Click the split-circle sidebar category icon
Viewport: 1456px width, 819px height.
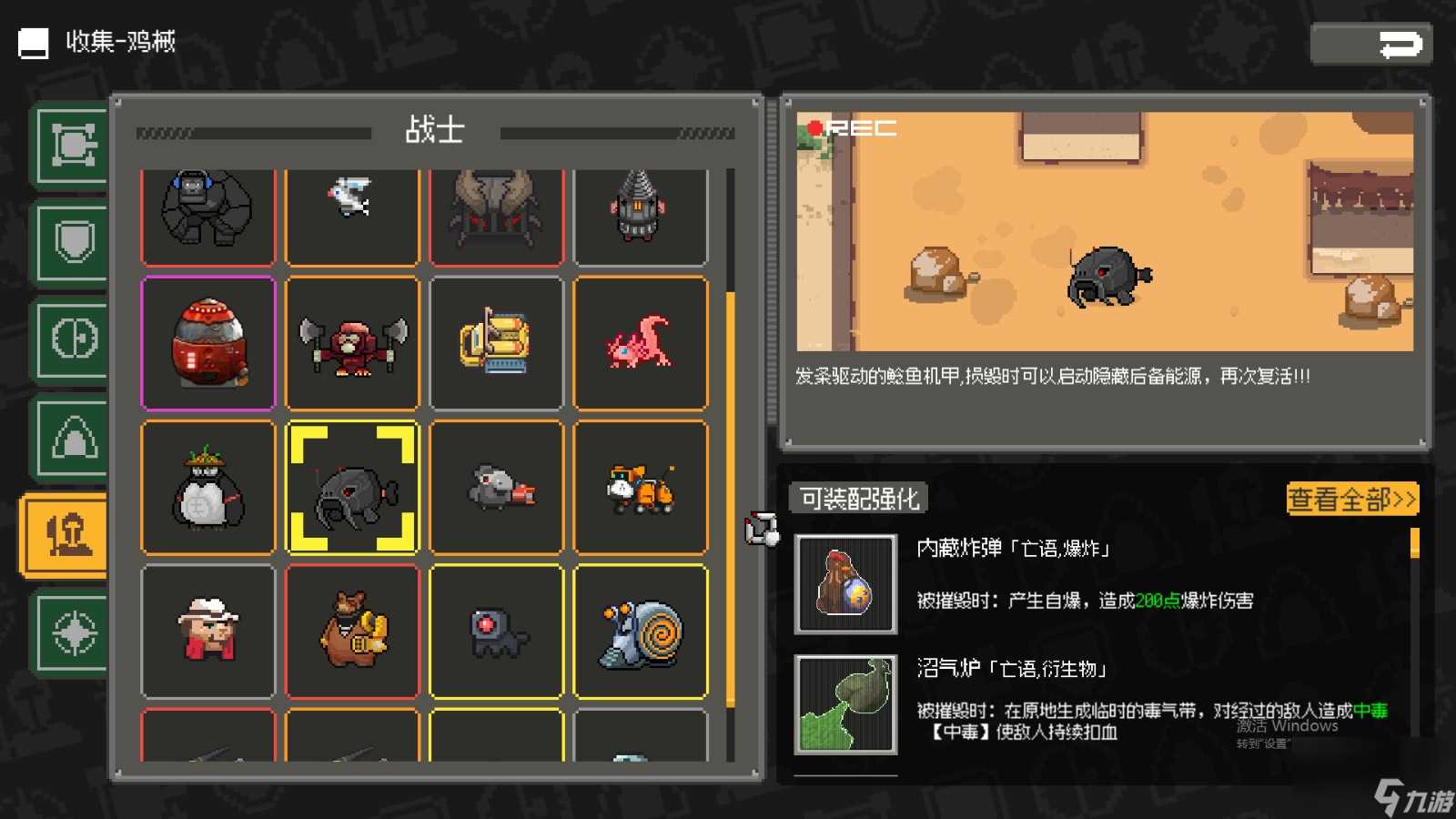point(71,339)
